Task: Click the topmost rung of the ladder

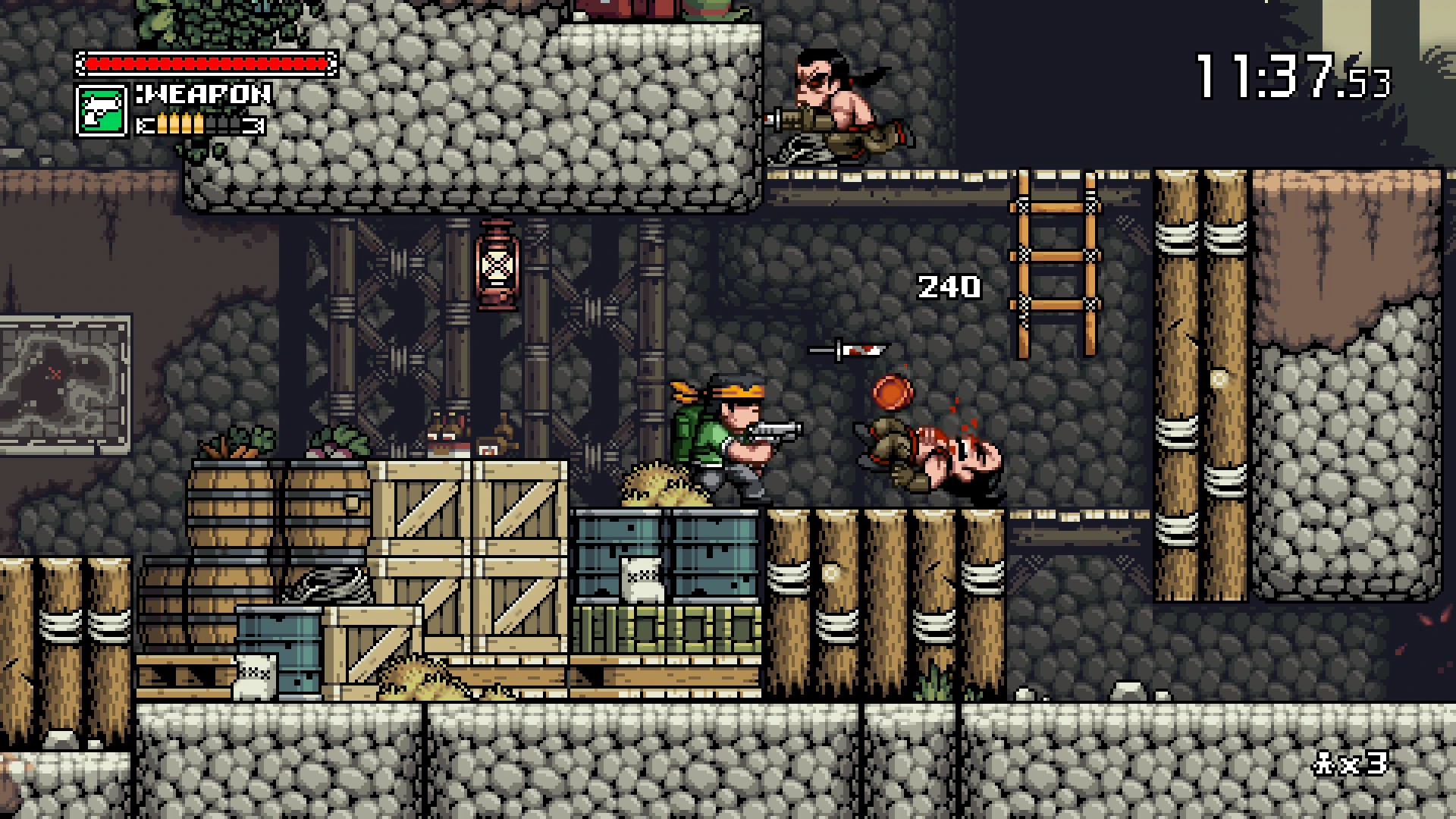Action: [1056, 206]
